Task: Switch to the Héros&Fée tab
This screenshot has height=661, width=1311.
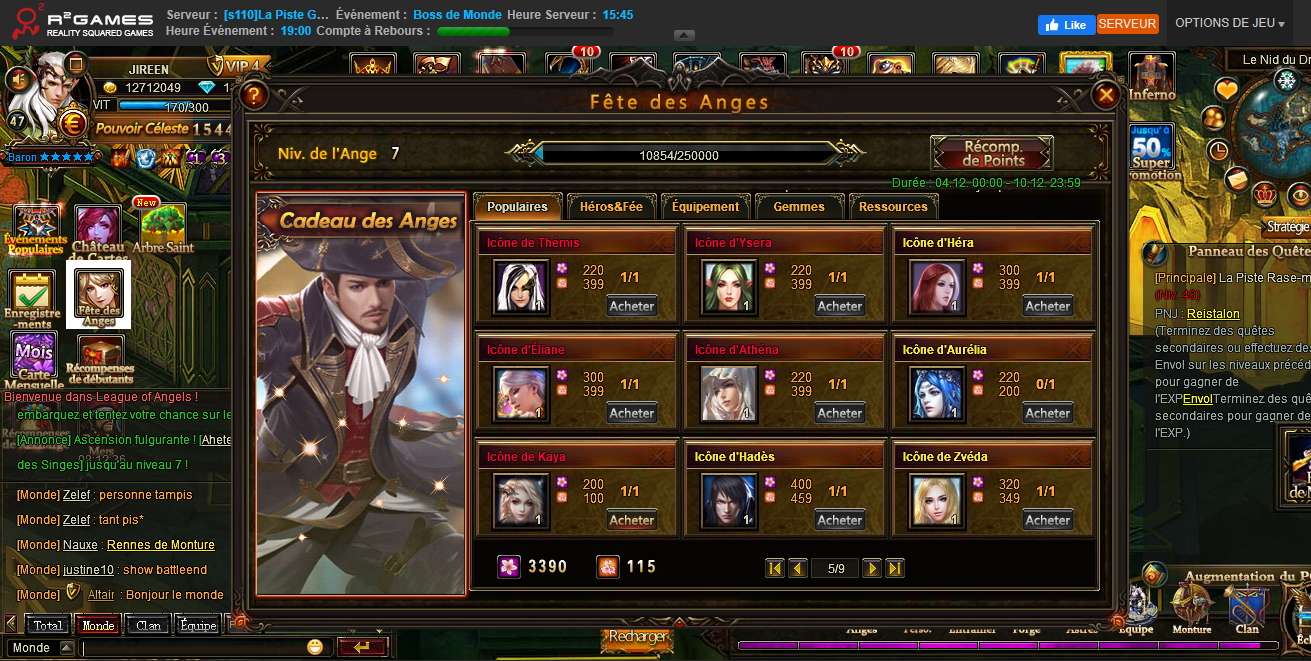Action: (x=611, y=207)
